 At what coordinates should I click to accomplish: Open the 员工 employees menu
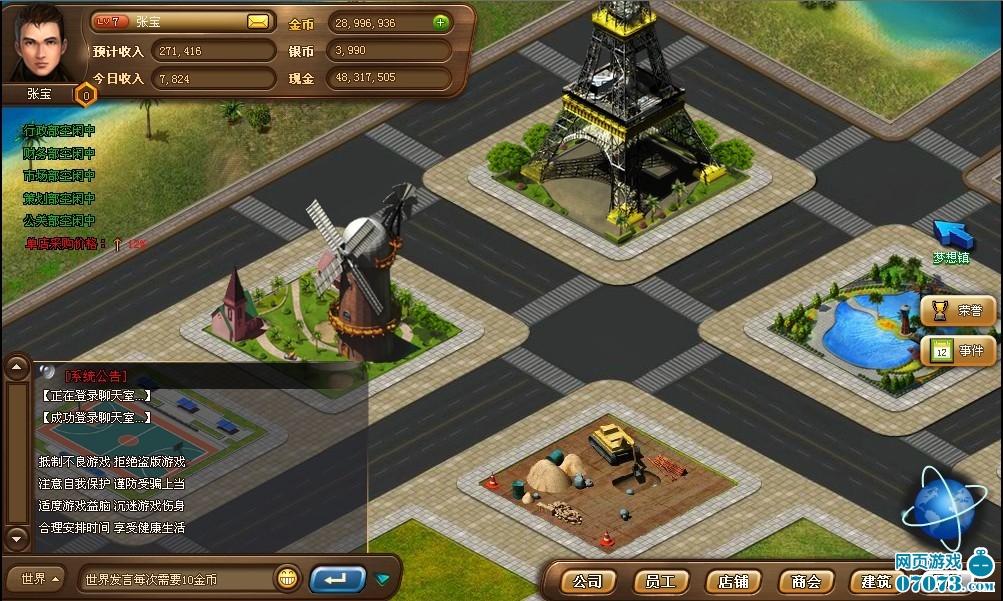coord(661,581)
